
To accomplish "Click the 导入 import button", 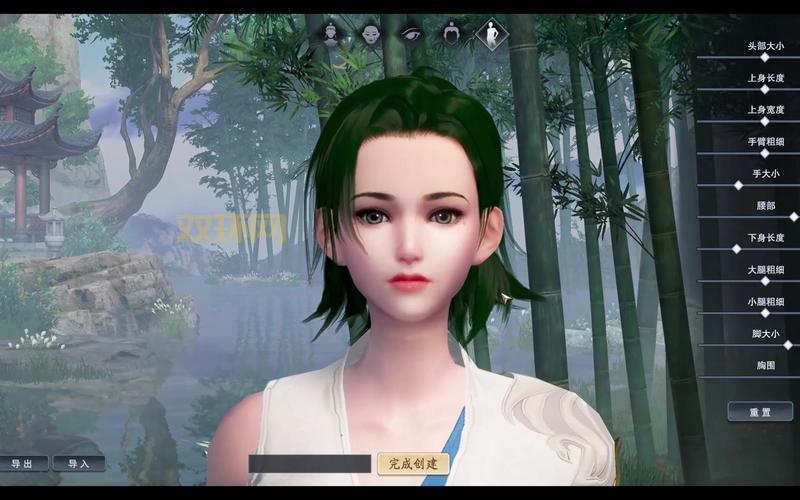I will coord(79,464).
